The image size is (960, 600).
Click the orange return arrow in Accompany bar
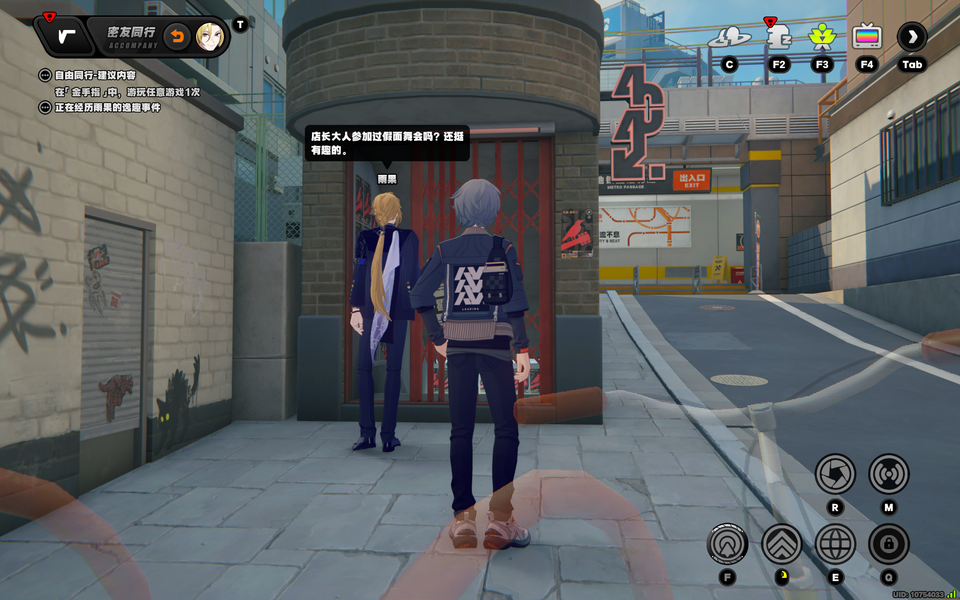click(177, 37)
